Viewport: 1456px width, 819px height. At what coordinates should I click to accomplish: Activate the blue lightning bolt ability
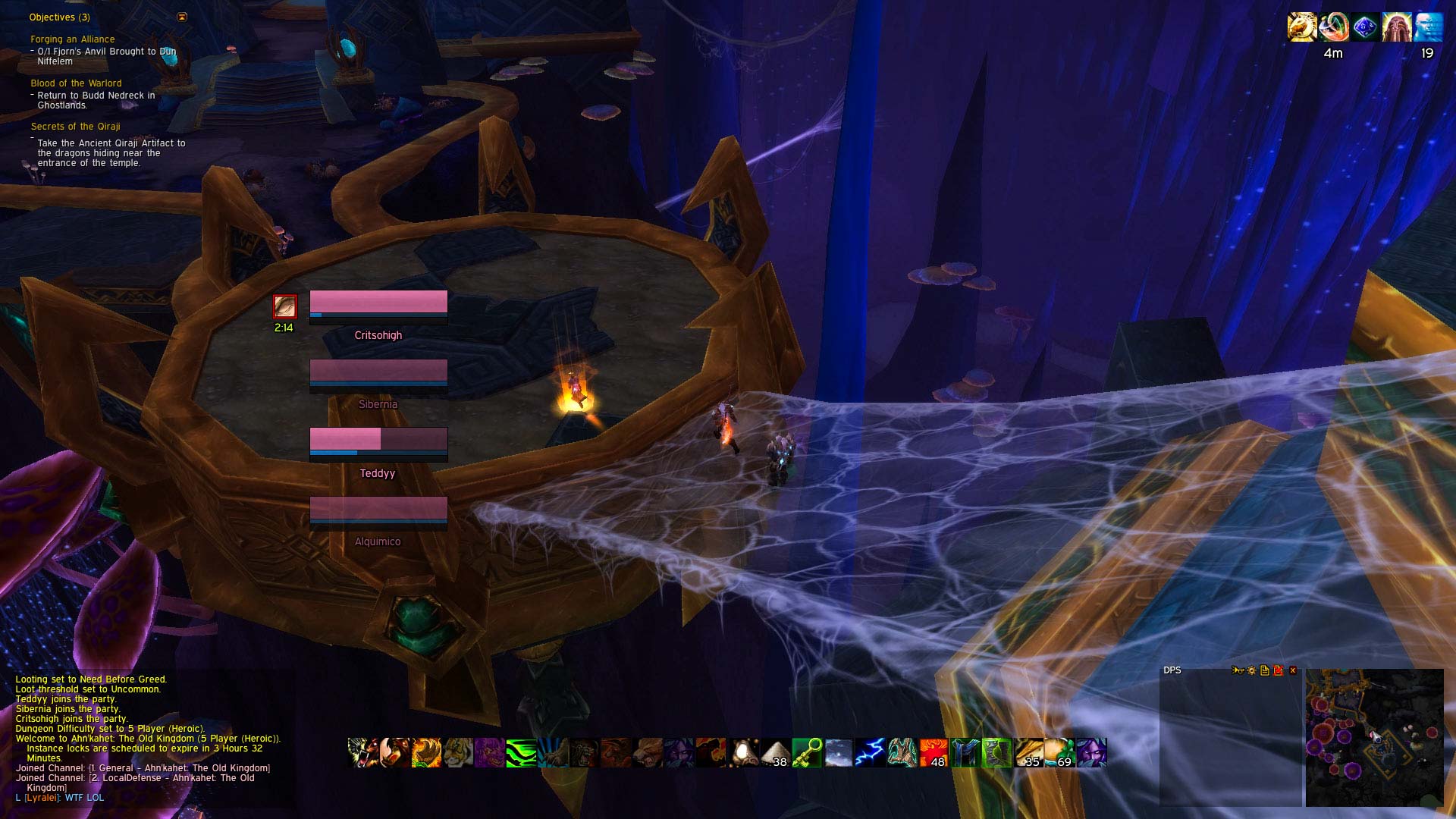click(x=871, y=753)
